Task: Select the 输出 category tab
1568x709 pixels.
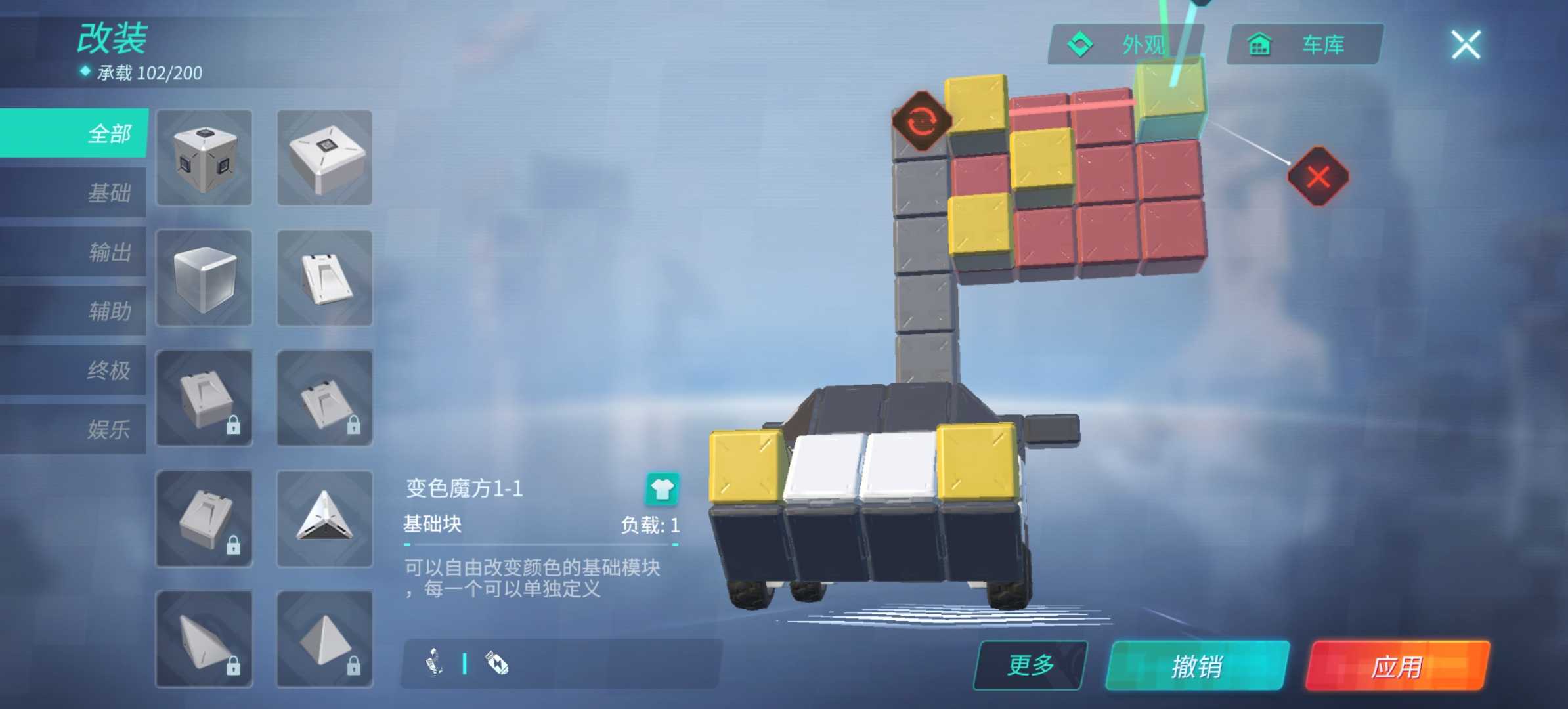Action: tap(76, 252)
